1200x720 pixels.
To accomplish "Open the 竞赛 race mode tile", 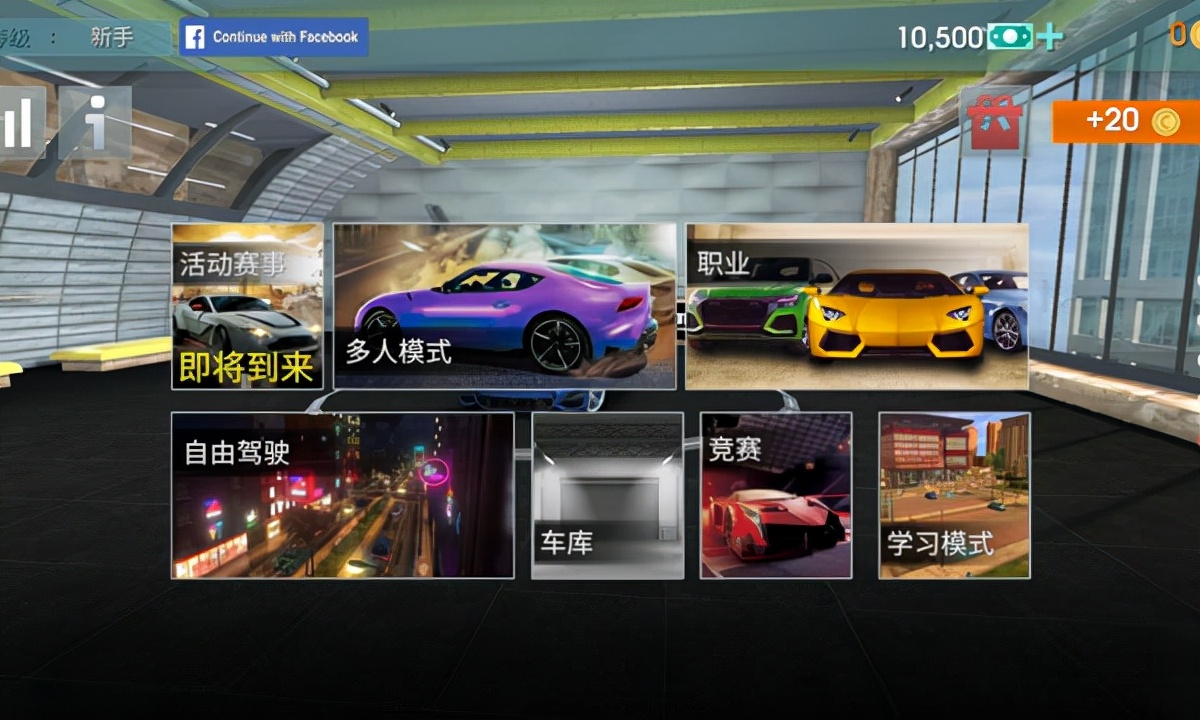I will pos(776,495).
